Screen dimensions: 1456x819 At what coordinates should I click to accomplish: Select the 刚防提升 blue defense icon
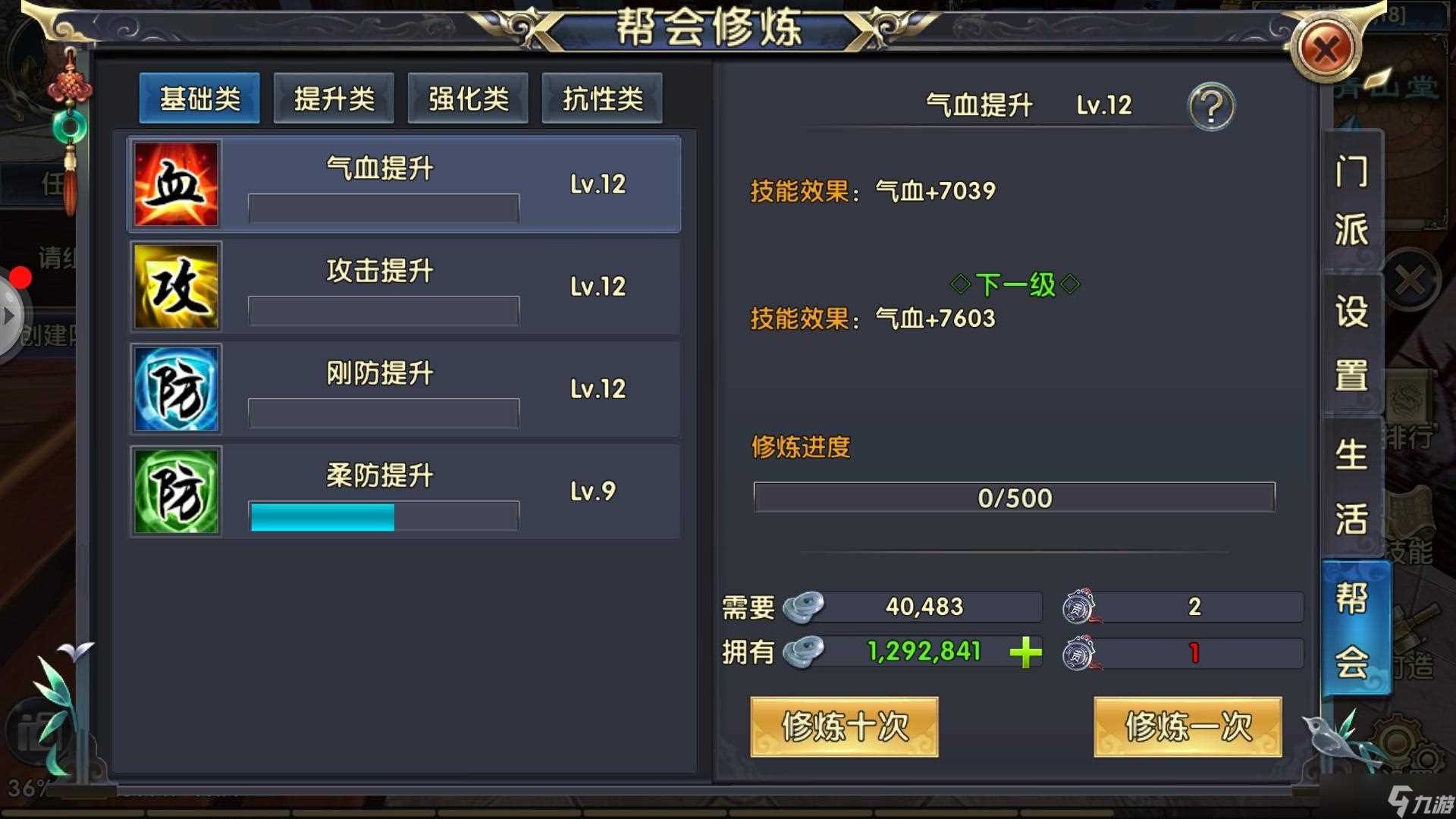click(x=176, y=388)
